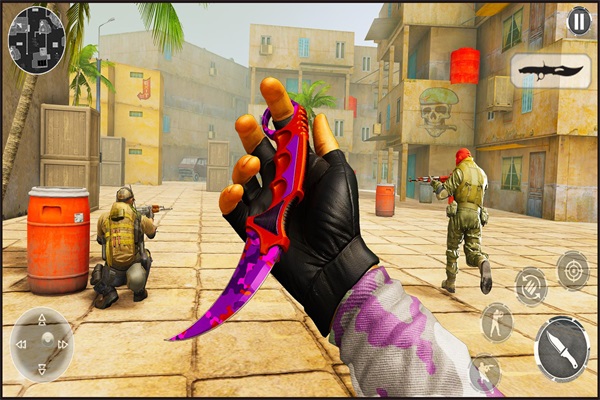
Task: Click the movement joystick's left arrow
Action: coord(20,344)
